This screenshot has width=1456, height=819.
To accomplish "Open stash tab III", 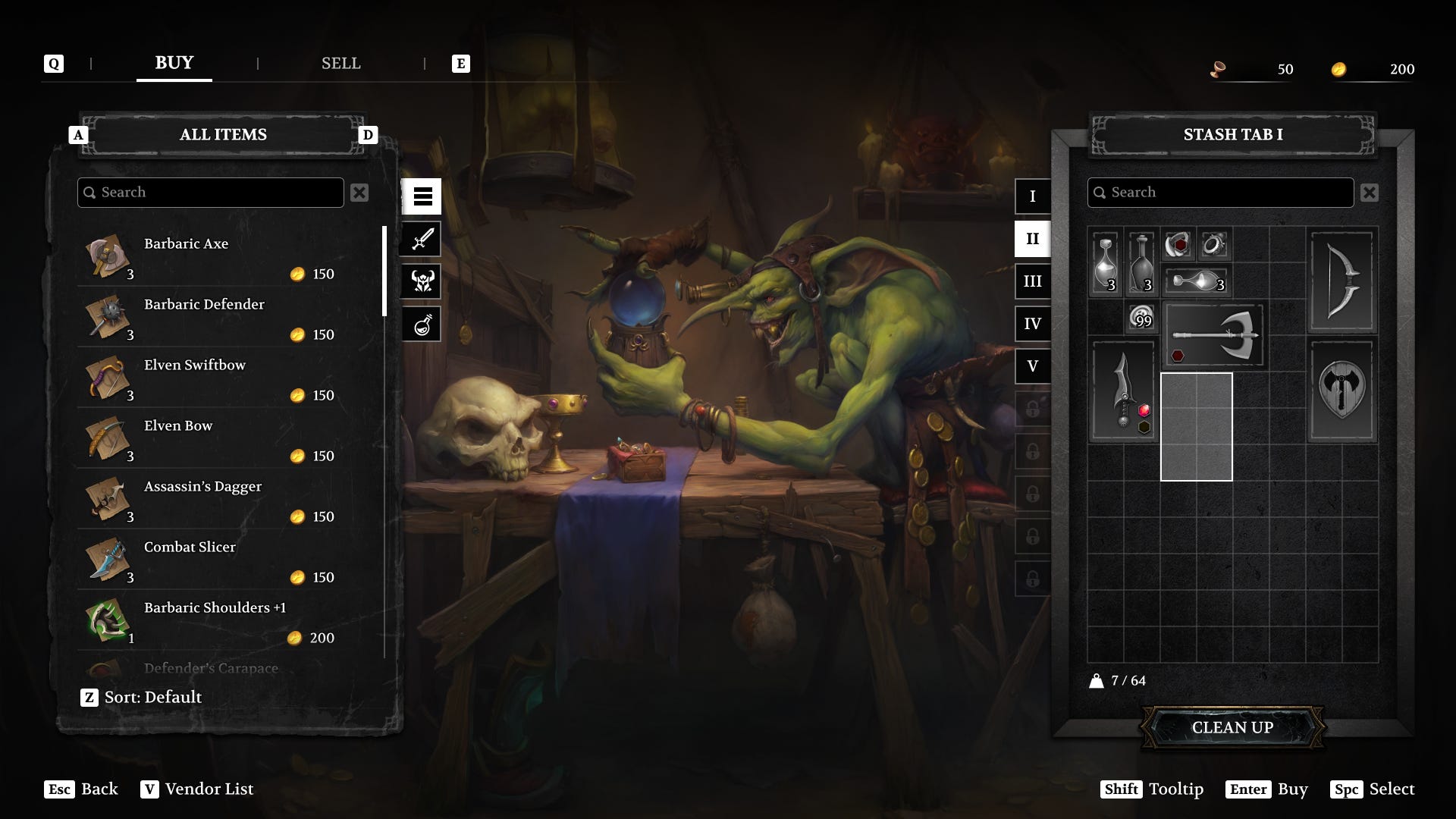I will click(1032, 281).
